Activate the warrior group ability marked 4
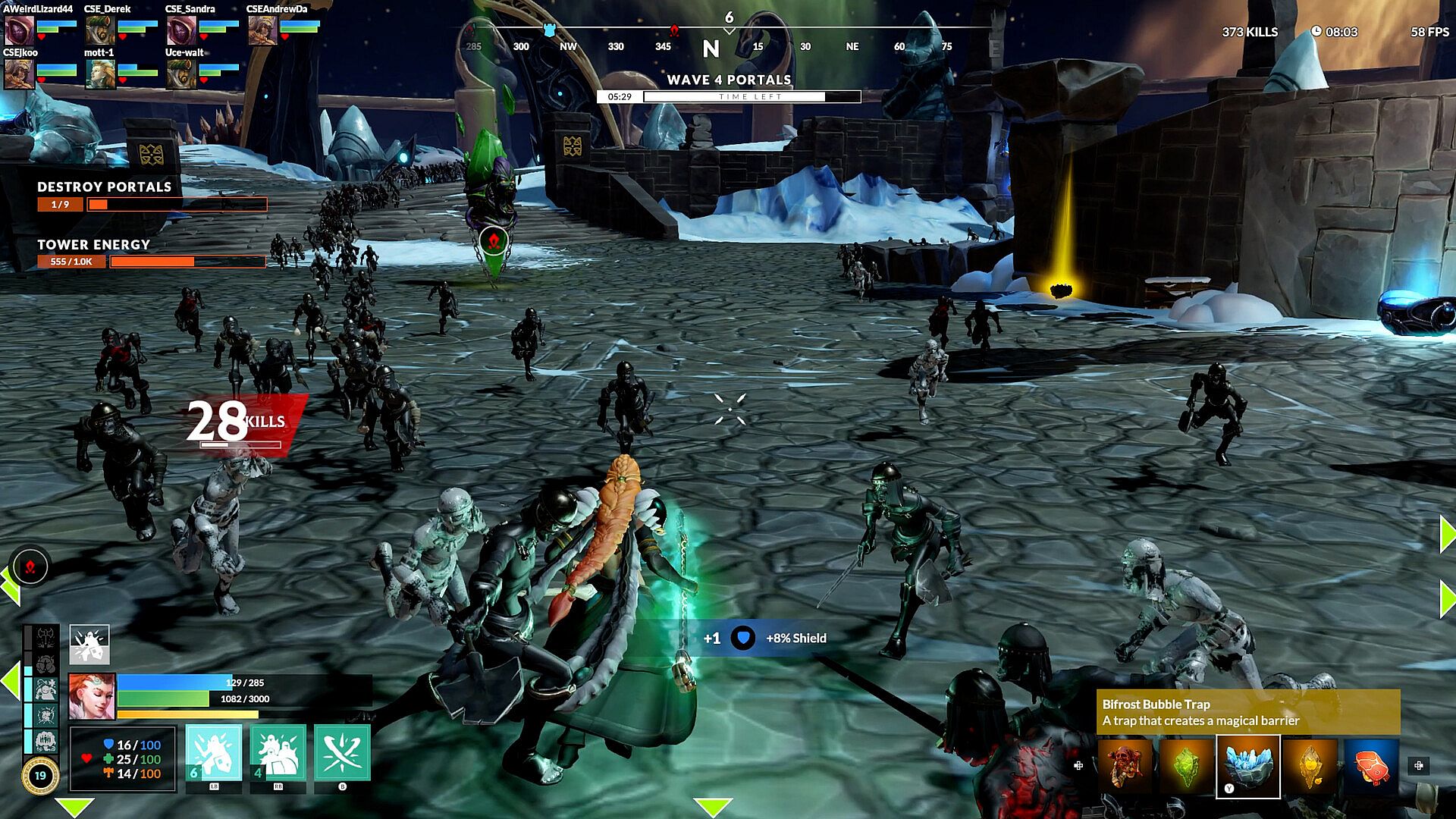The height and width of the screenshot is (819, 1456). [278, 752]
